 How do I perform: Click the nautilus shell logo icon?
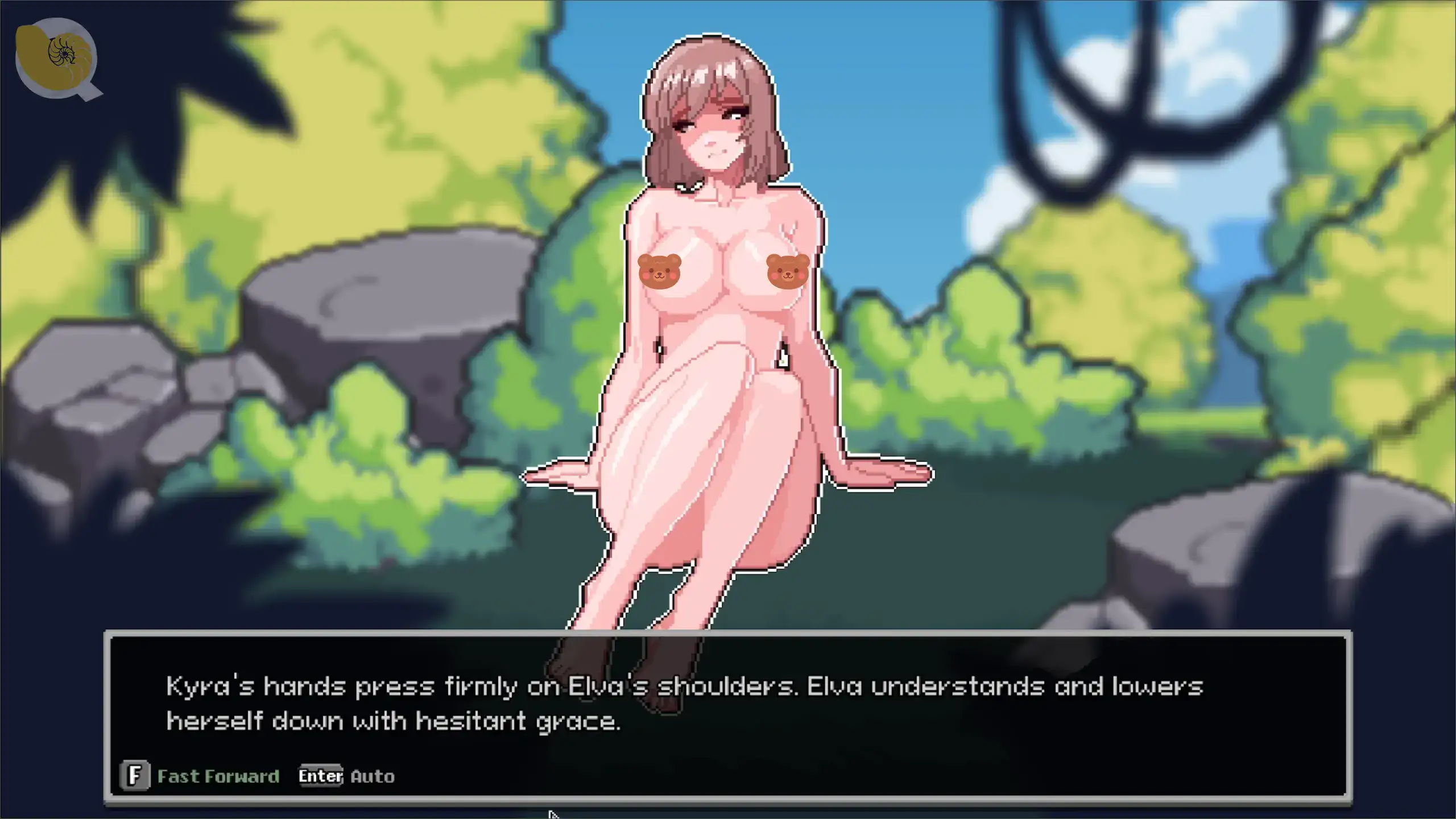[x=56, y=57]
